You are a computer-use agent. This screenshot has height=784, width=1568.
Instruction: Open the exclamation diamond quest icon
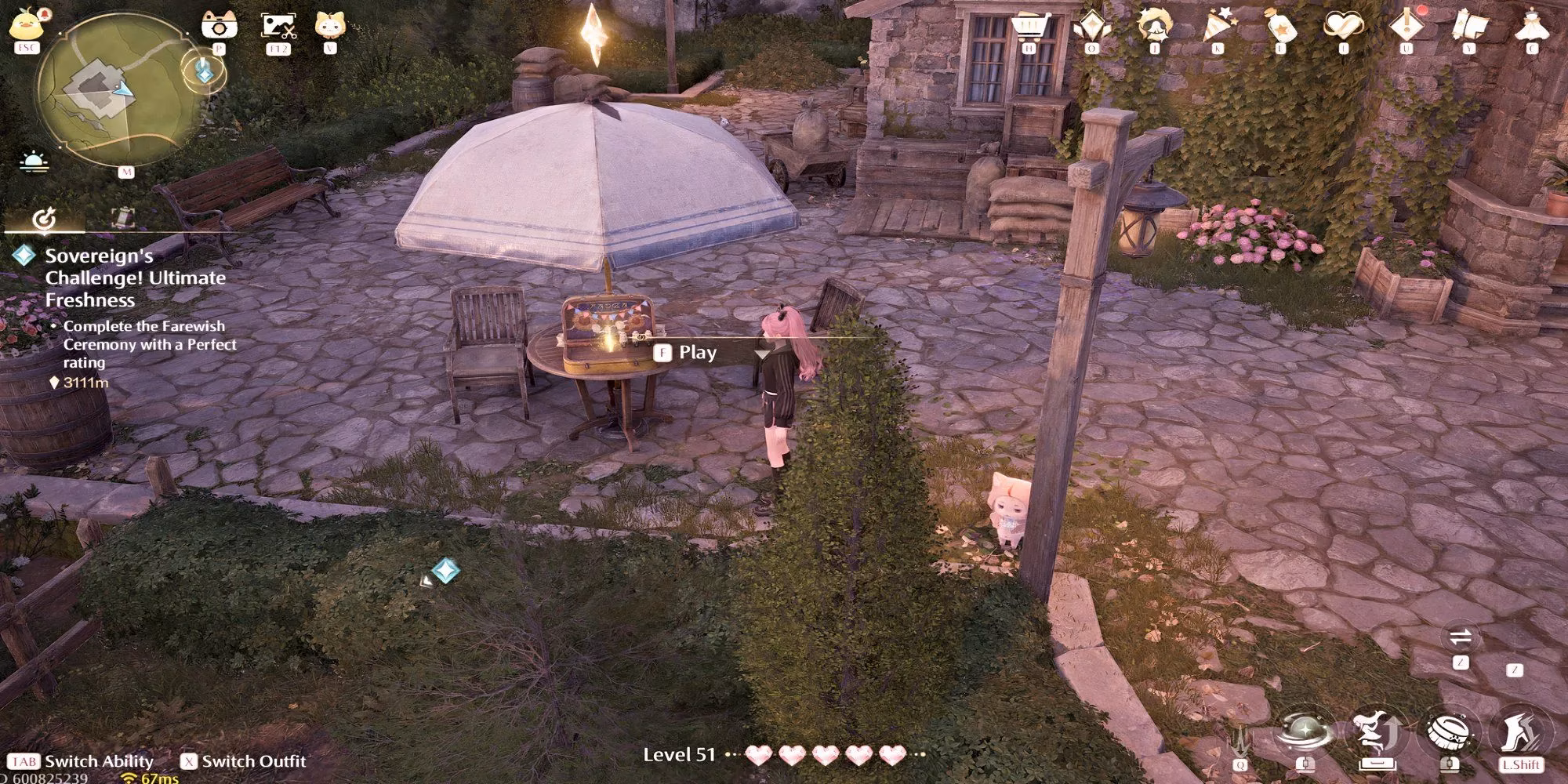point(1406,26)
